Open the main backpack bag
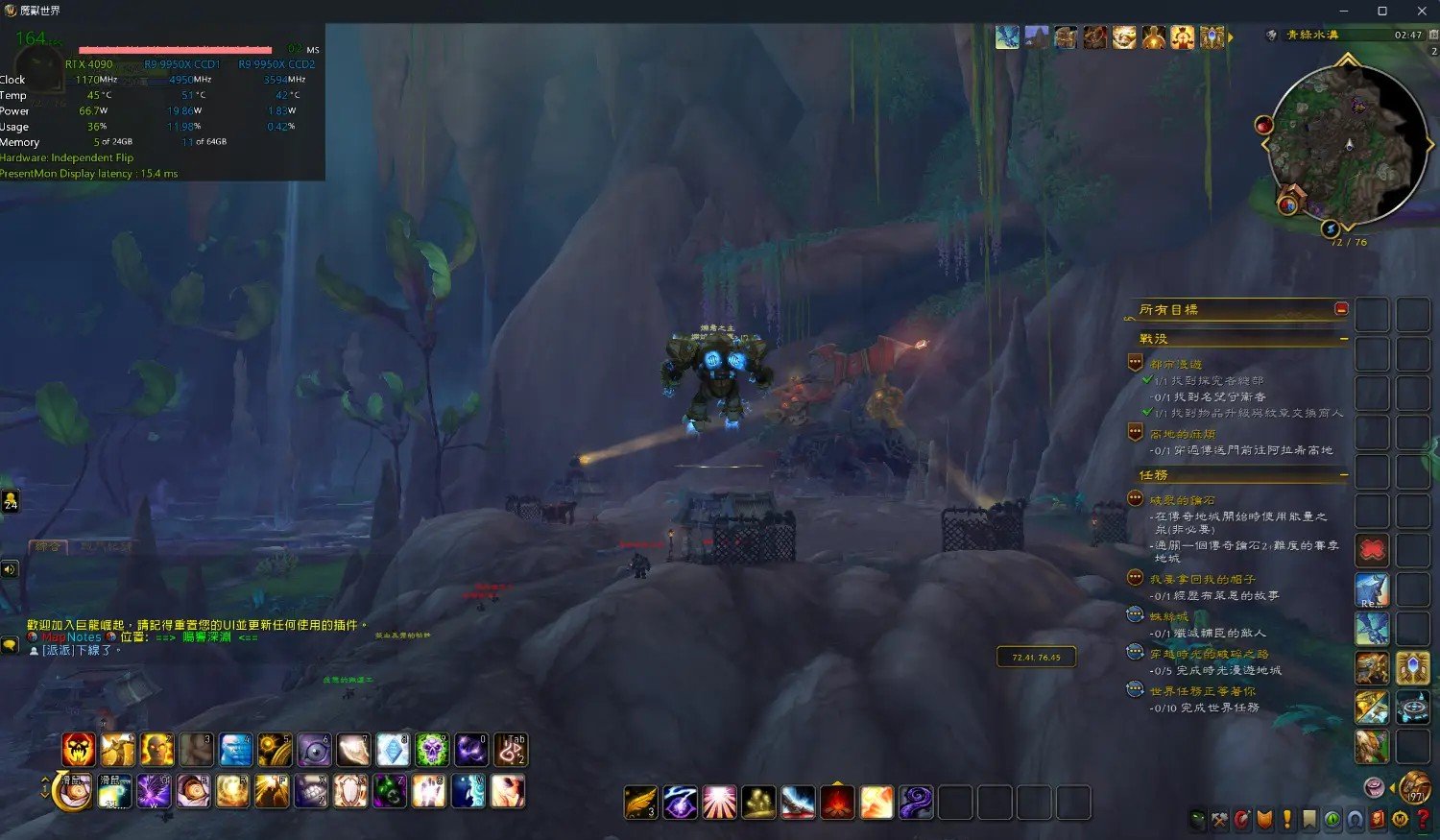 1413,788
